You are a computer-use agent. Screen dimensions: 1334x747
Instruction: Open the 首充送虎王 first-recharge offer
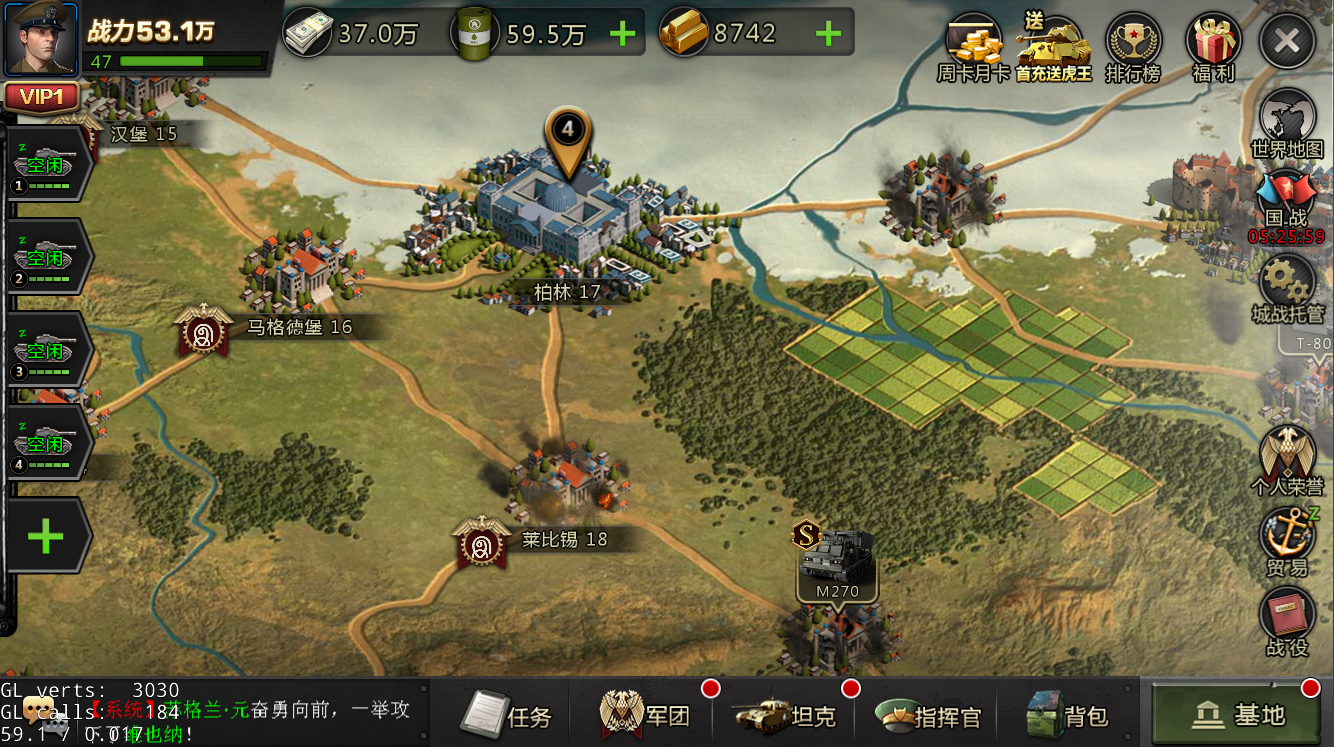point(1053,47)
